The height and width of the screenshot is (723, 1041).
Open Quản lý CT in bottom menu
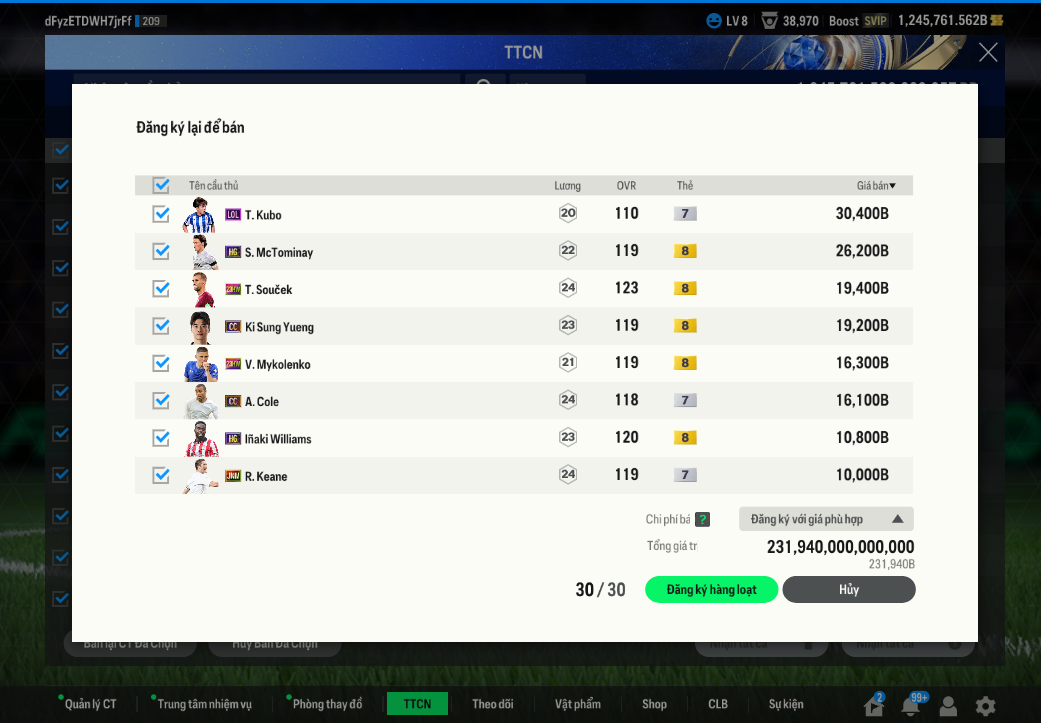[x=90, y=704]
